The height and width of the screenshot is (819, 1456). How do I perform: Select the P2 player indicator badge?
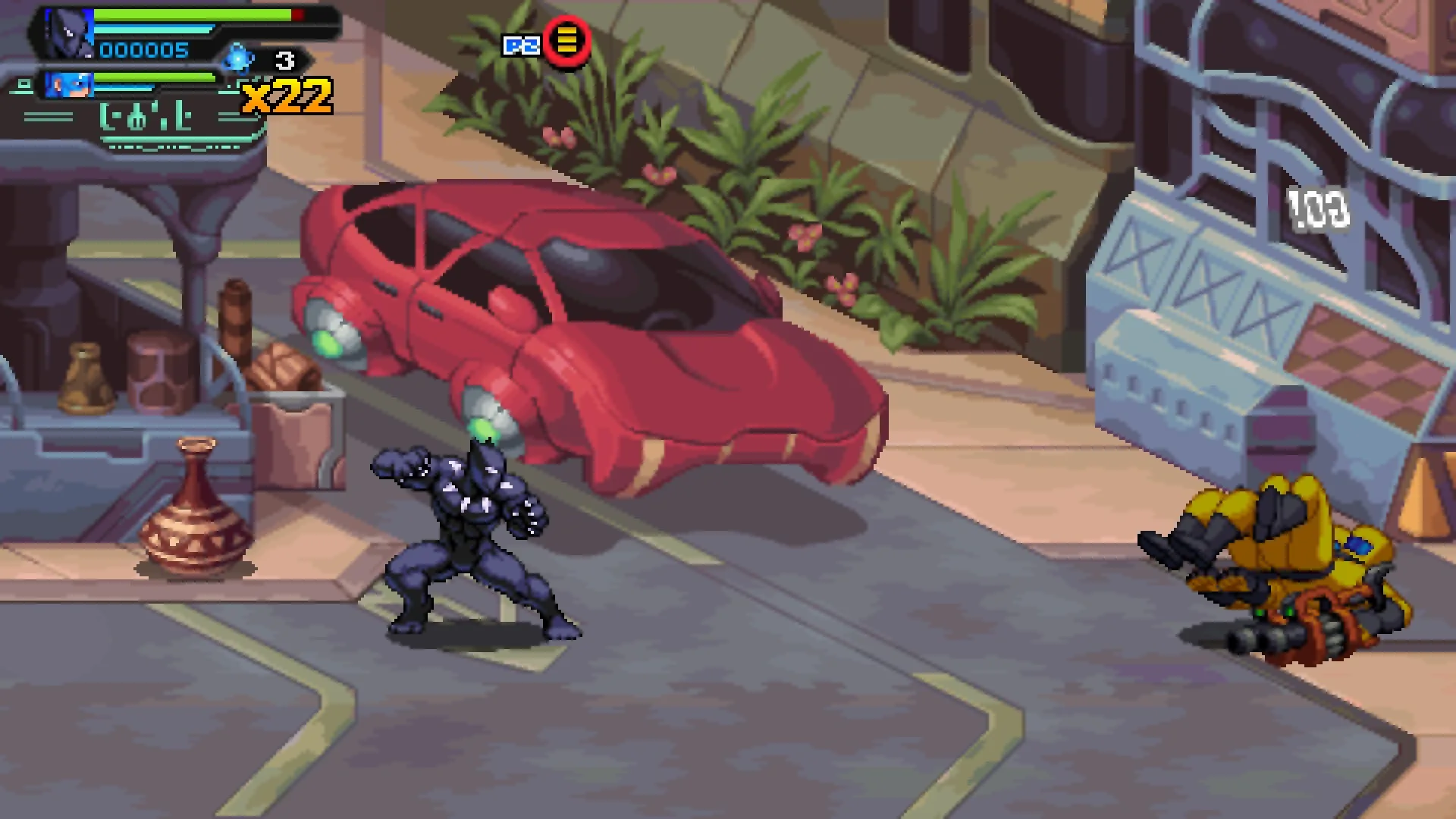click(x=520, y=44)
